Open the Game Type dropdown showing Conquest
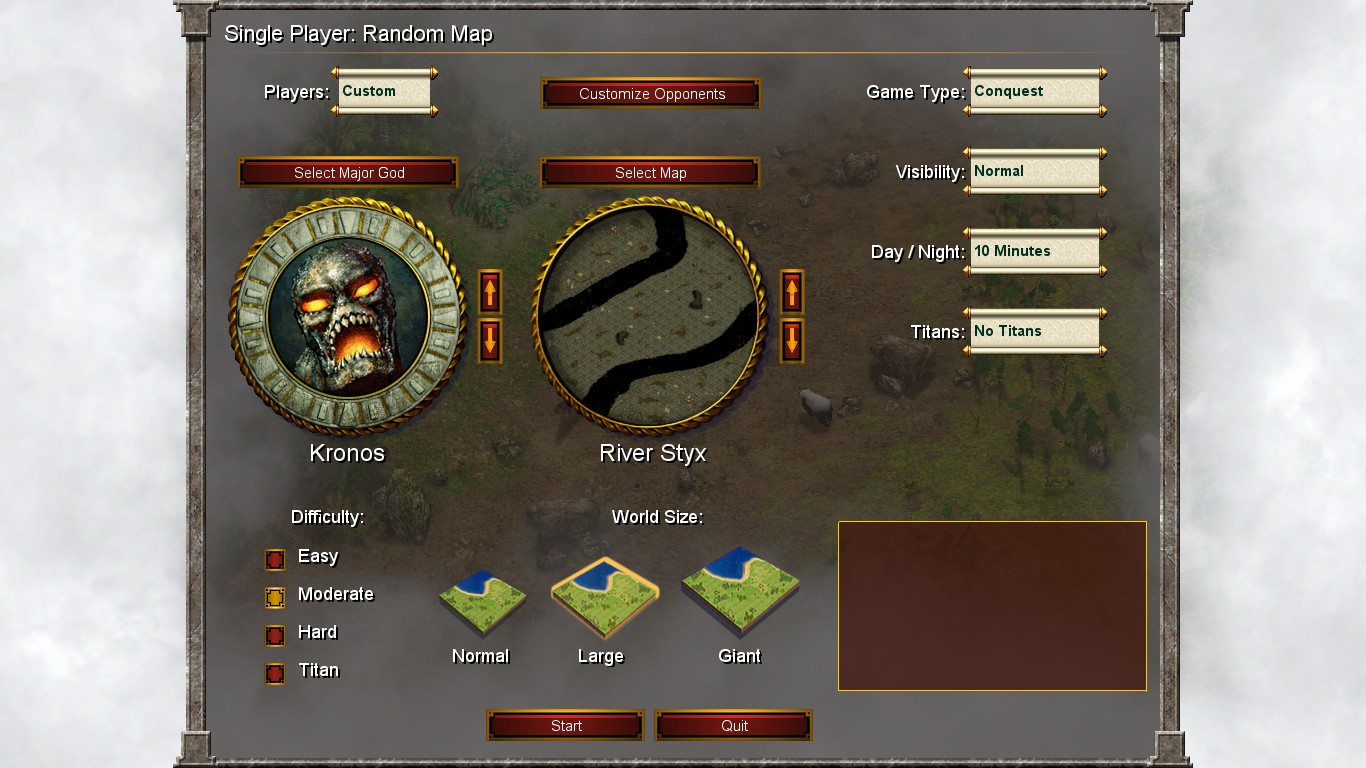The height and width of the screenshot is (768, 1366). [1035, 91]
